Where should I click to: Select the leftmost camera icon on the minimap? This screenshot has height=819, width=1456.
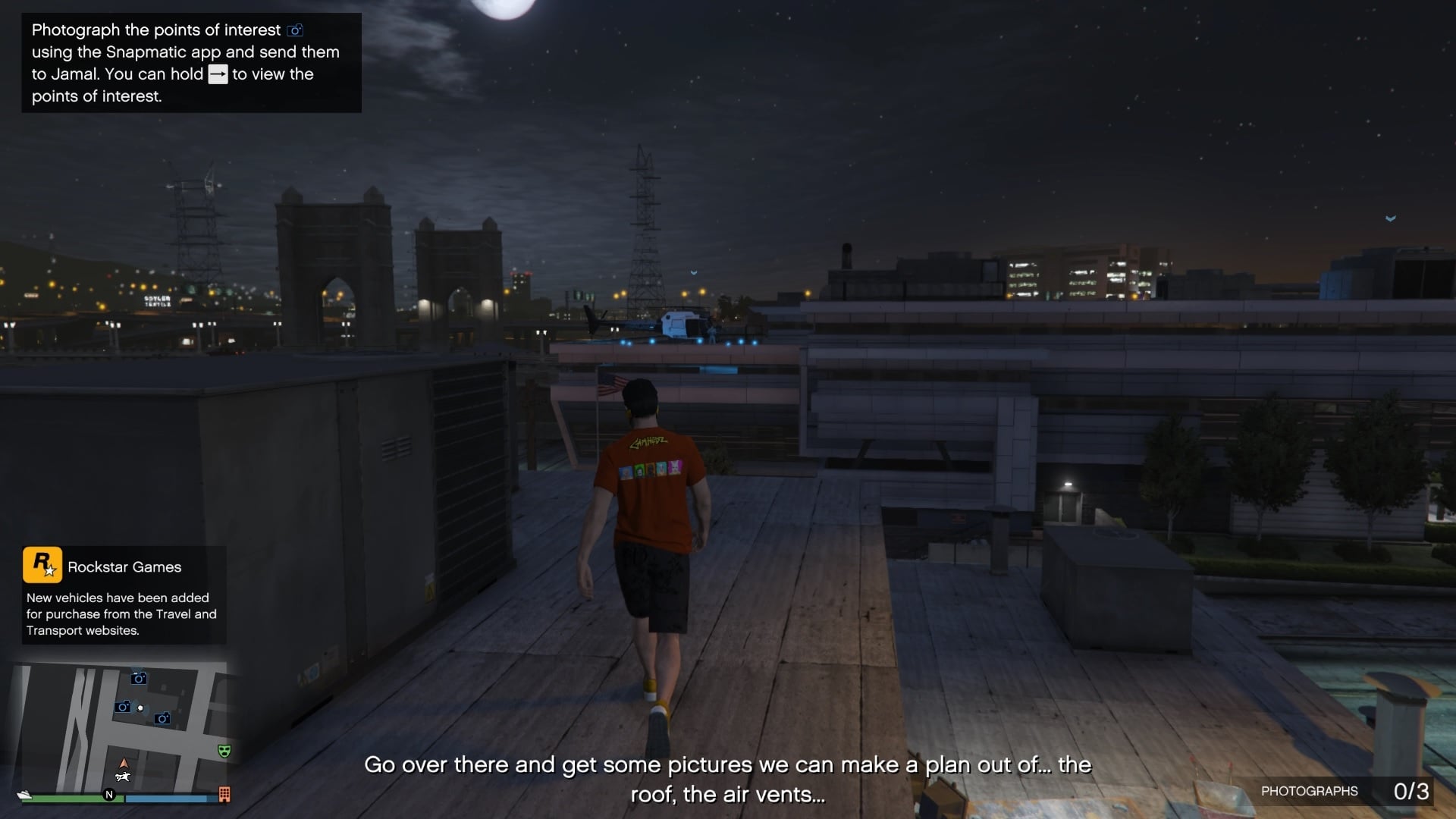click(x=123, y=708)
